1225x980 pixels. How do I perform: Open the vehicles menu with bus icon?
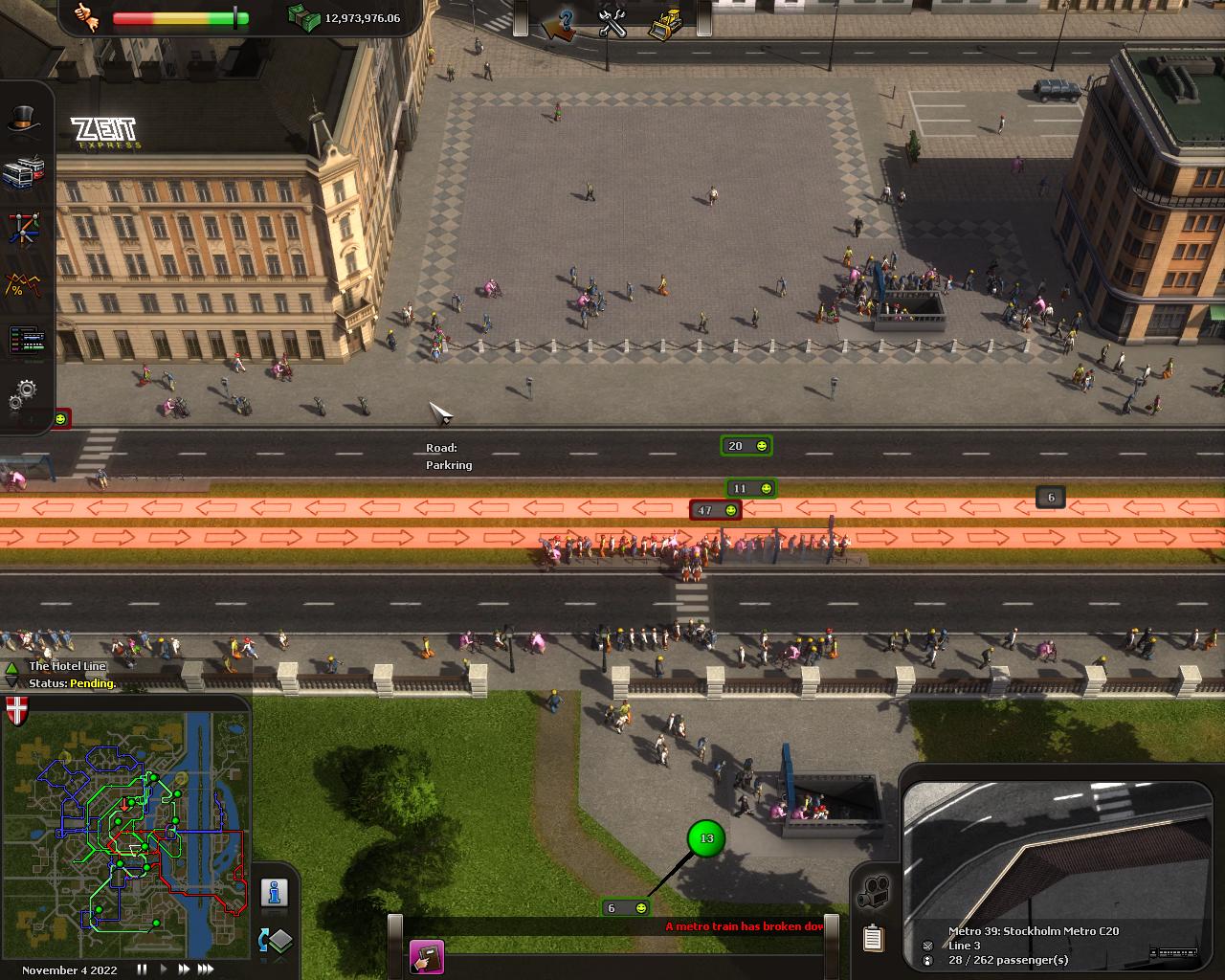click(25, 173)
